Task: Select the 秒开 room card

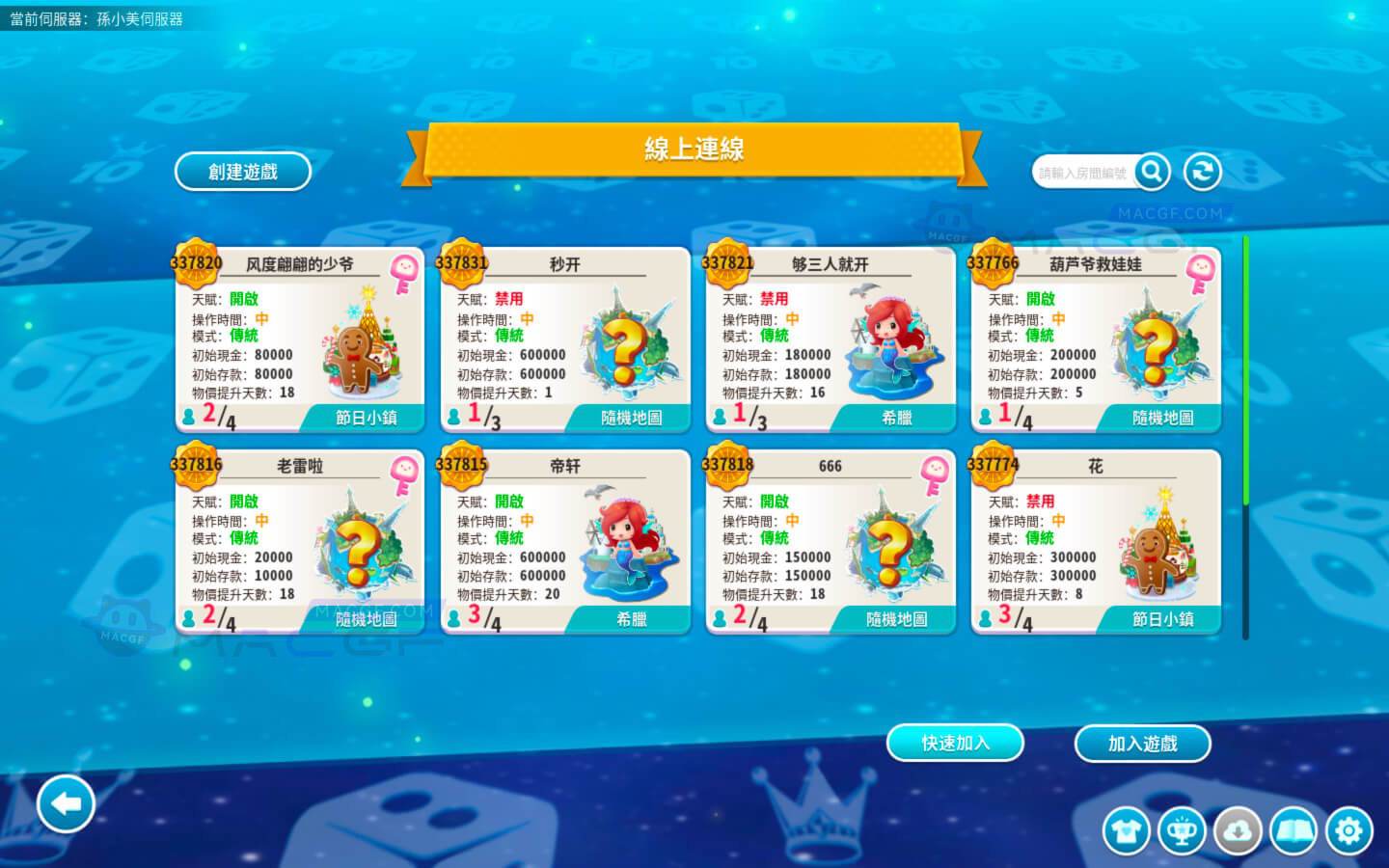Action: coord(564,338)
